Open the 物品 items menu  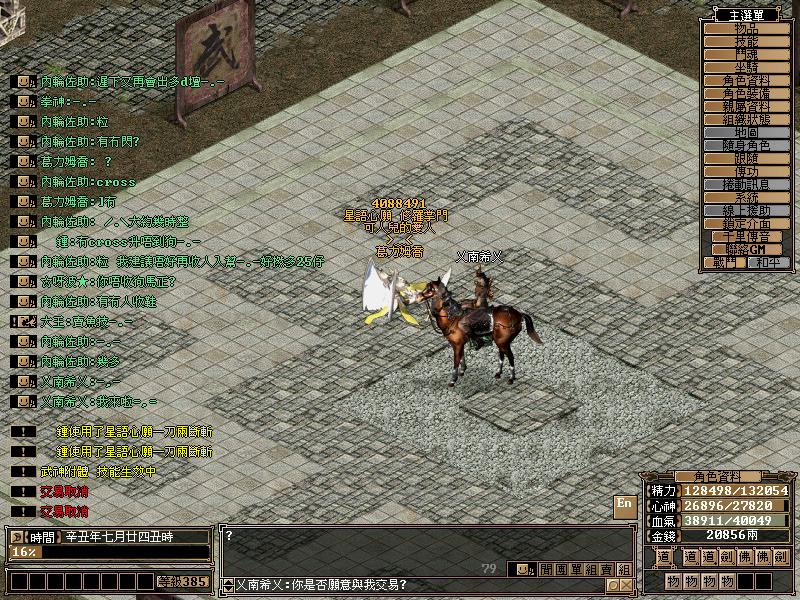(746, 29)
